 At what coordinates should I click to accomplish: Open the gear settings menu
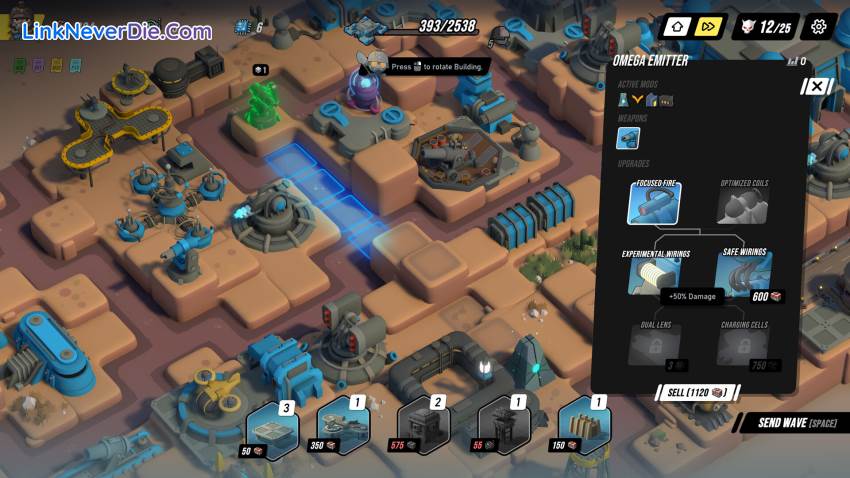[x=819, y=27]
